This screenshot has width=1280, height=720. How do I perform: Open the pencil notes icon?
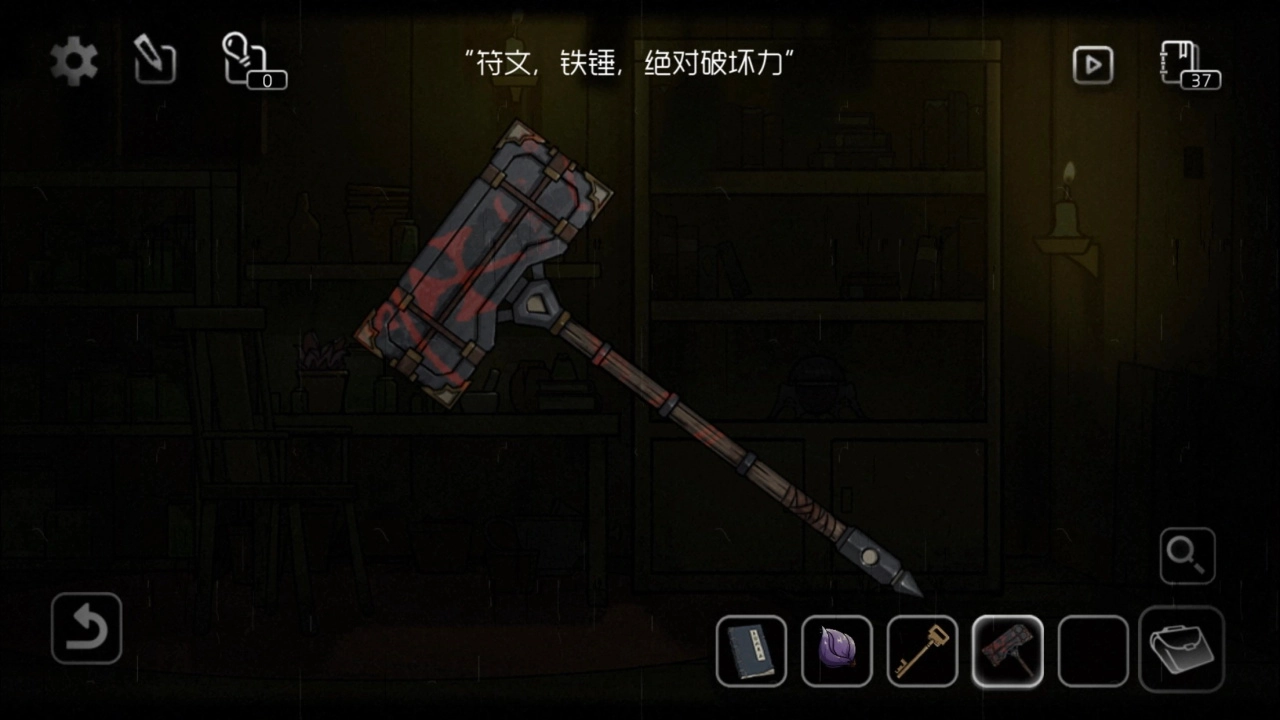155,63
